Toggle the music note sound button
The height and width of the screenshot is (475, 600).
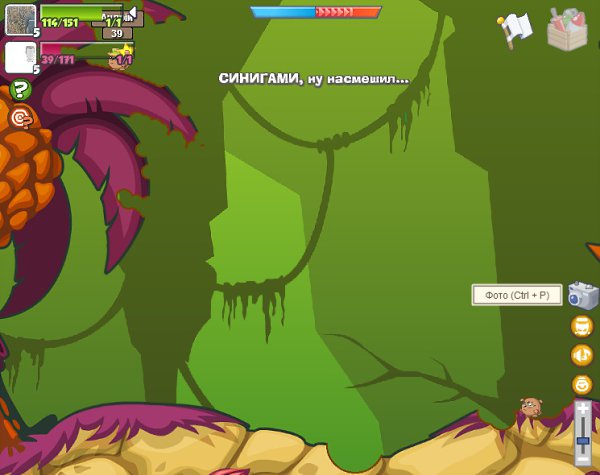pos(582,355)
